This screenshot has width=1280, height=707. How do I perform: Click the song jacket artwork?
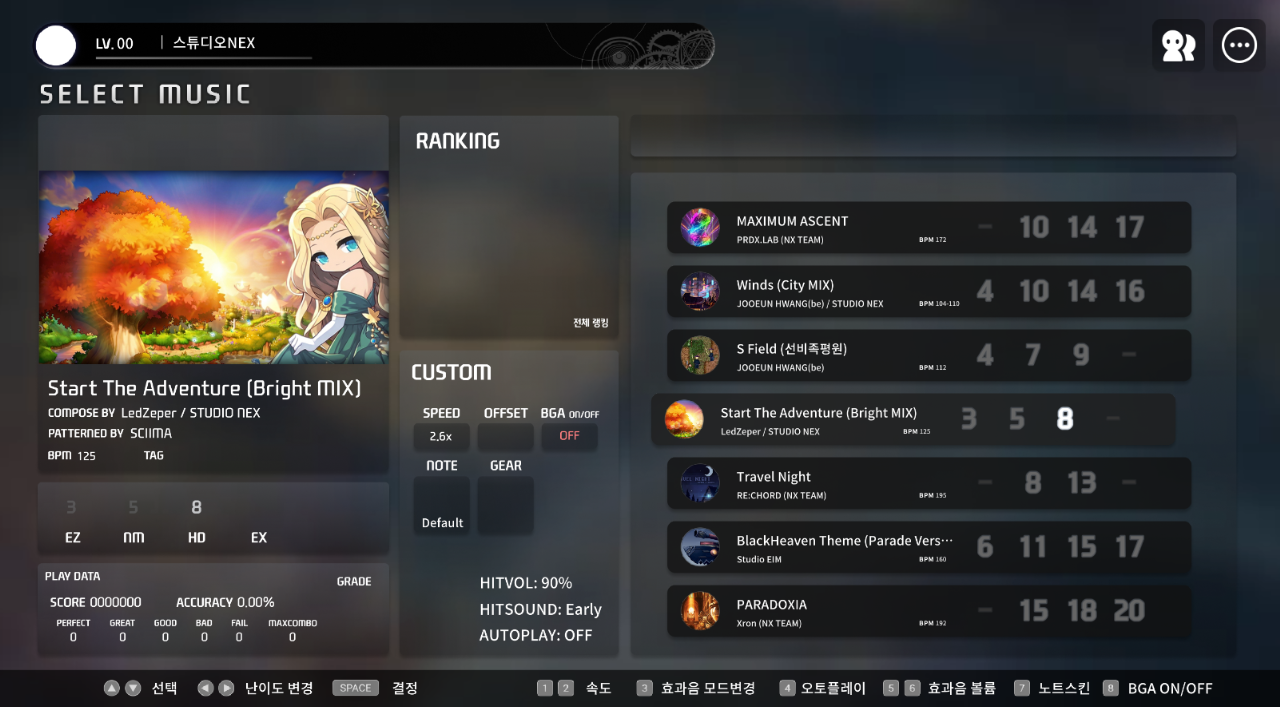tap(214, 267)
